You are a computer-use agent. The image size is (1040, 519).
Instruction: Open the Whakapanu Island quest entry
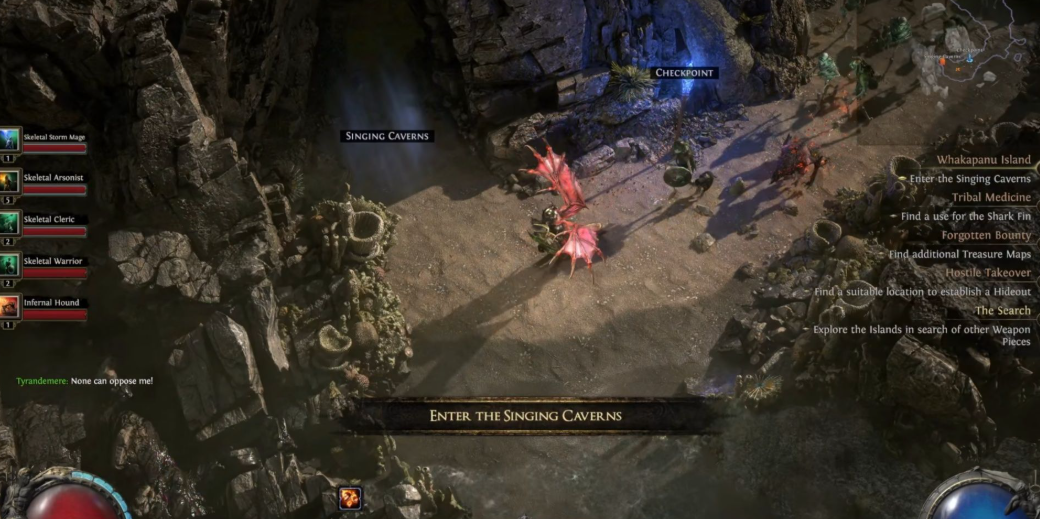tap(983, 160)
